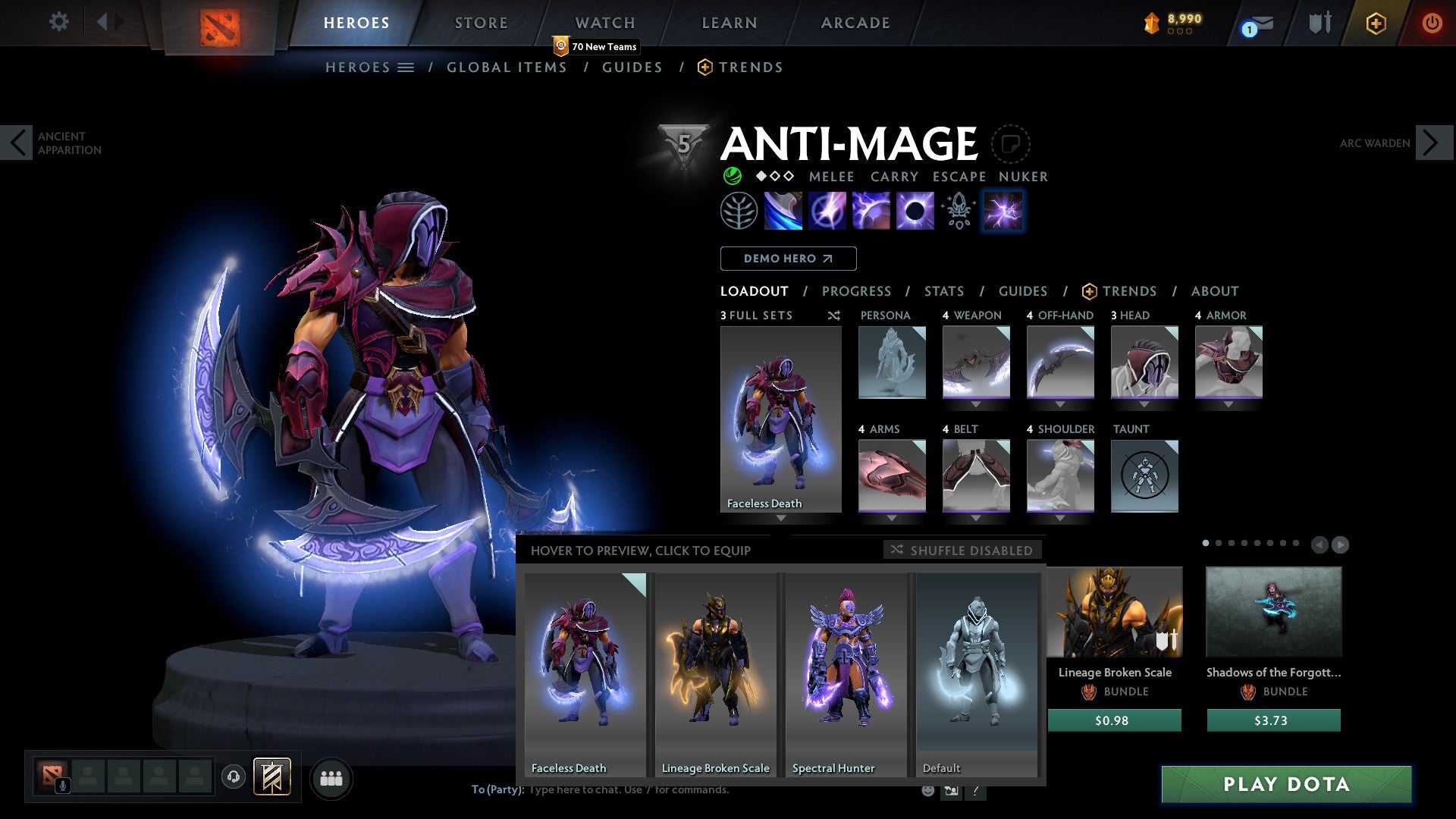
Task: Open party voice chat with the headset icon
Action: (234, 777)
